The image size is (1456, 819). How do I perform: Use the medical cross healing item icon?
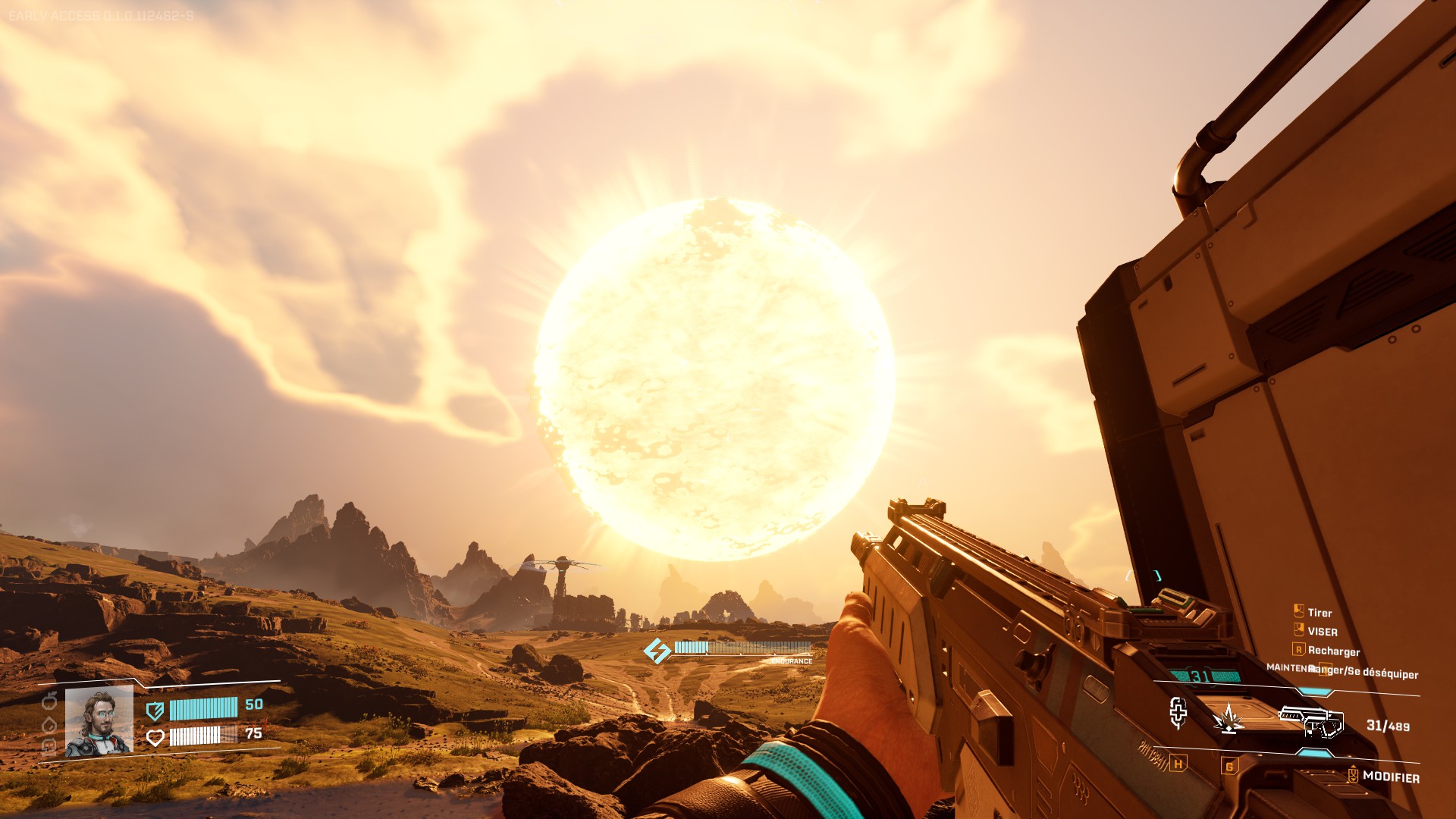(x=1178, y=713)
